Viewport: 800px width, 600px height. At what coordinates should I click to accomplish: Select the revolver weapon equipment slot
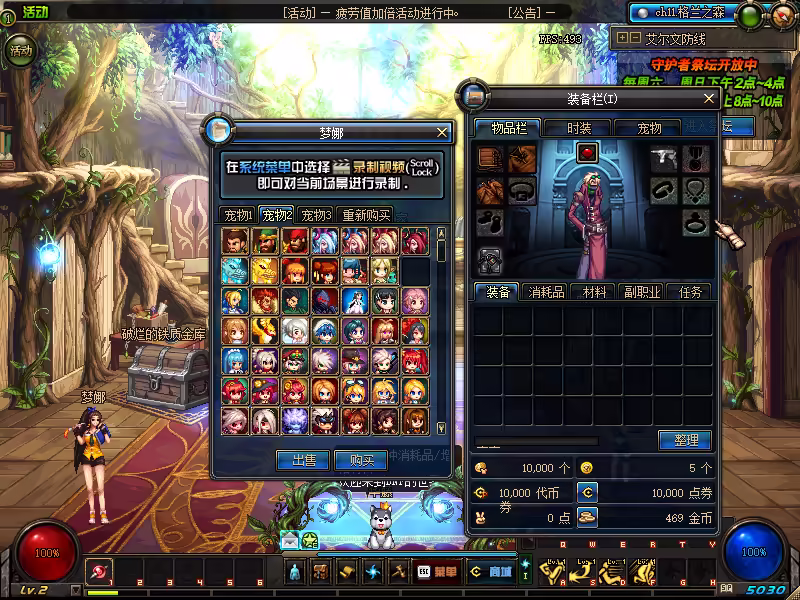pos(664,159)
